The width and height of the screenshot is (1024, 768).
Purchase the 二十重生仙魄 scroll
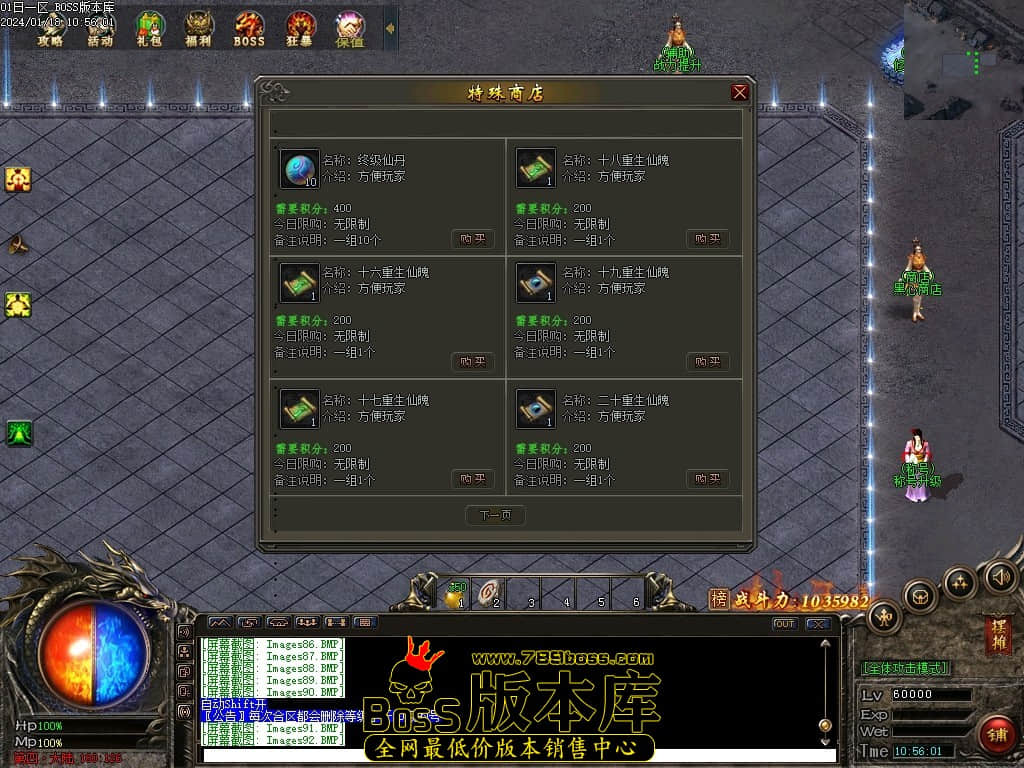[707, 479]
